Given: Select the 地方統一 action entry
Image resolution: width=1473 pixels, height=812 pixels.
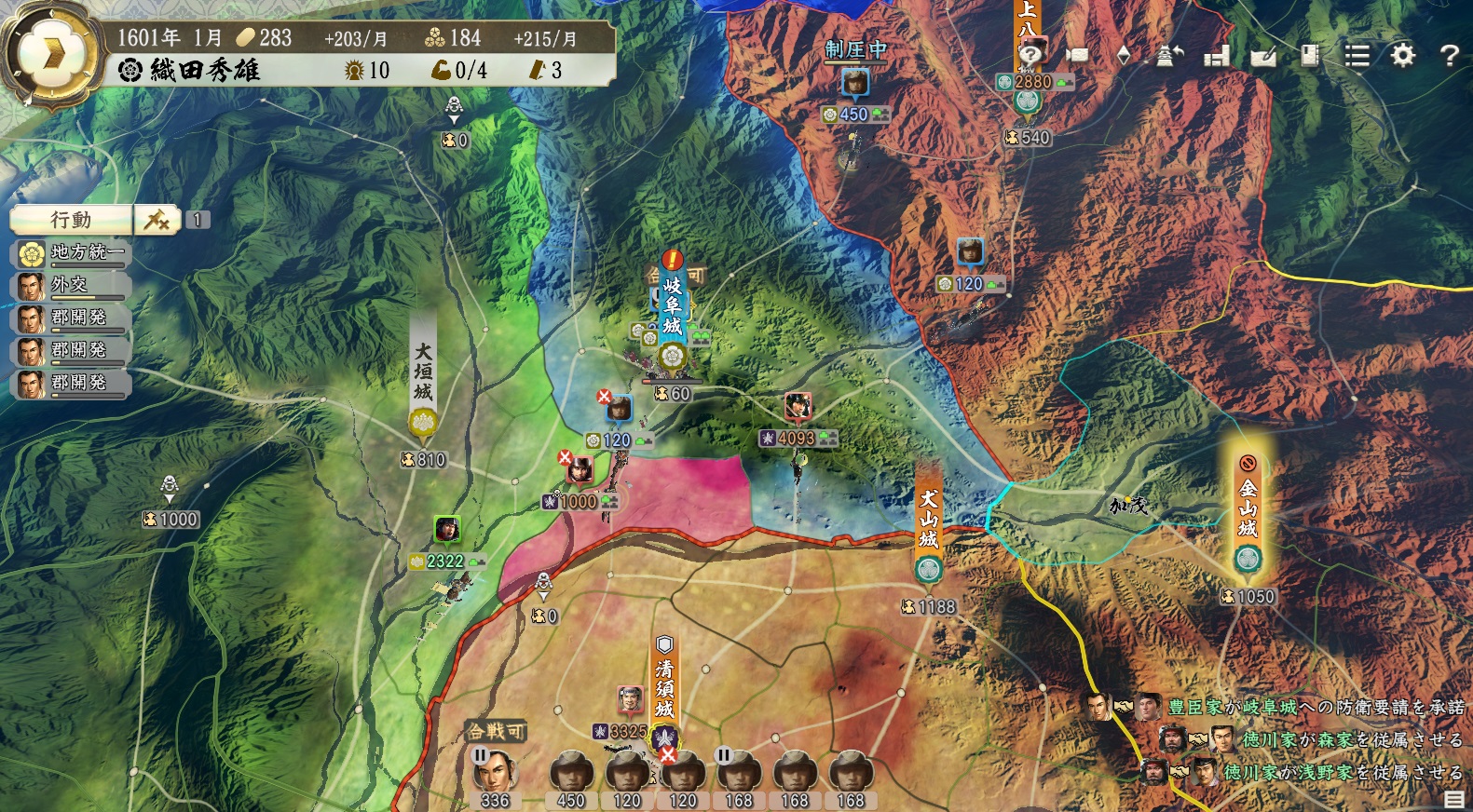Looking at the screenshot, I should tap(71, 252).
